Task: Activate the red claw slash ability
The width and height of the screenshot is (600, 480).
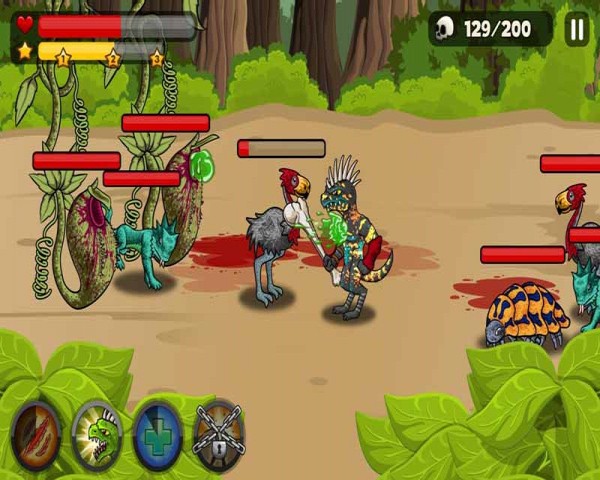Action: coord(36,436)
